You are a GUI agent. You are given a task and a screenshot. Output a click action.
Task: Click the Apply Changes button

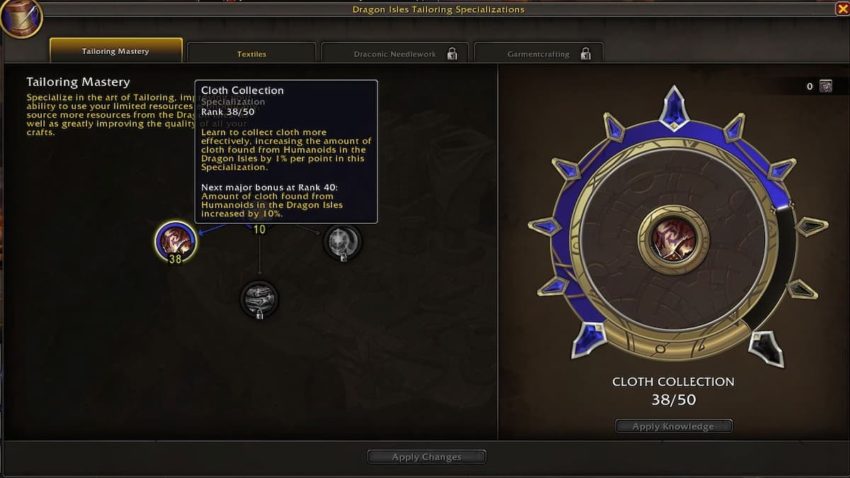(426, 457)
